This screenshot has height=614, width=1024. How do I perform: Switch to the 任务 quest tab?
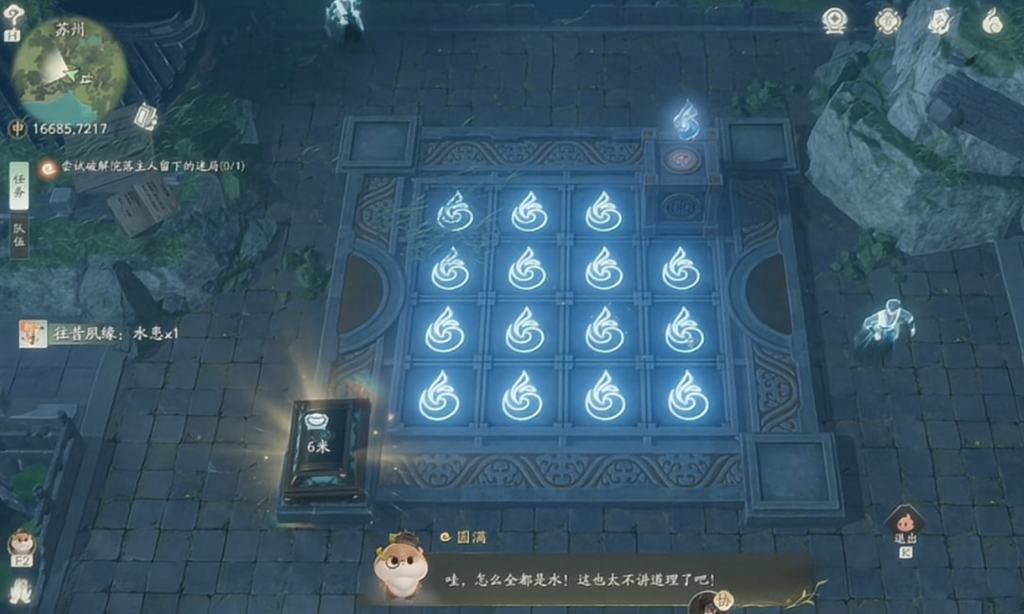pyautogui.click(x=19, y=185)
